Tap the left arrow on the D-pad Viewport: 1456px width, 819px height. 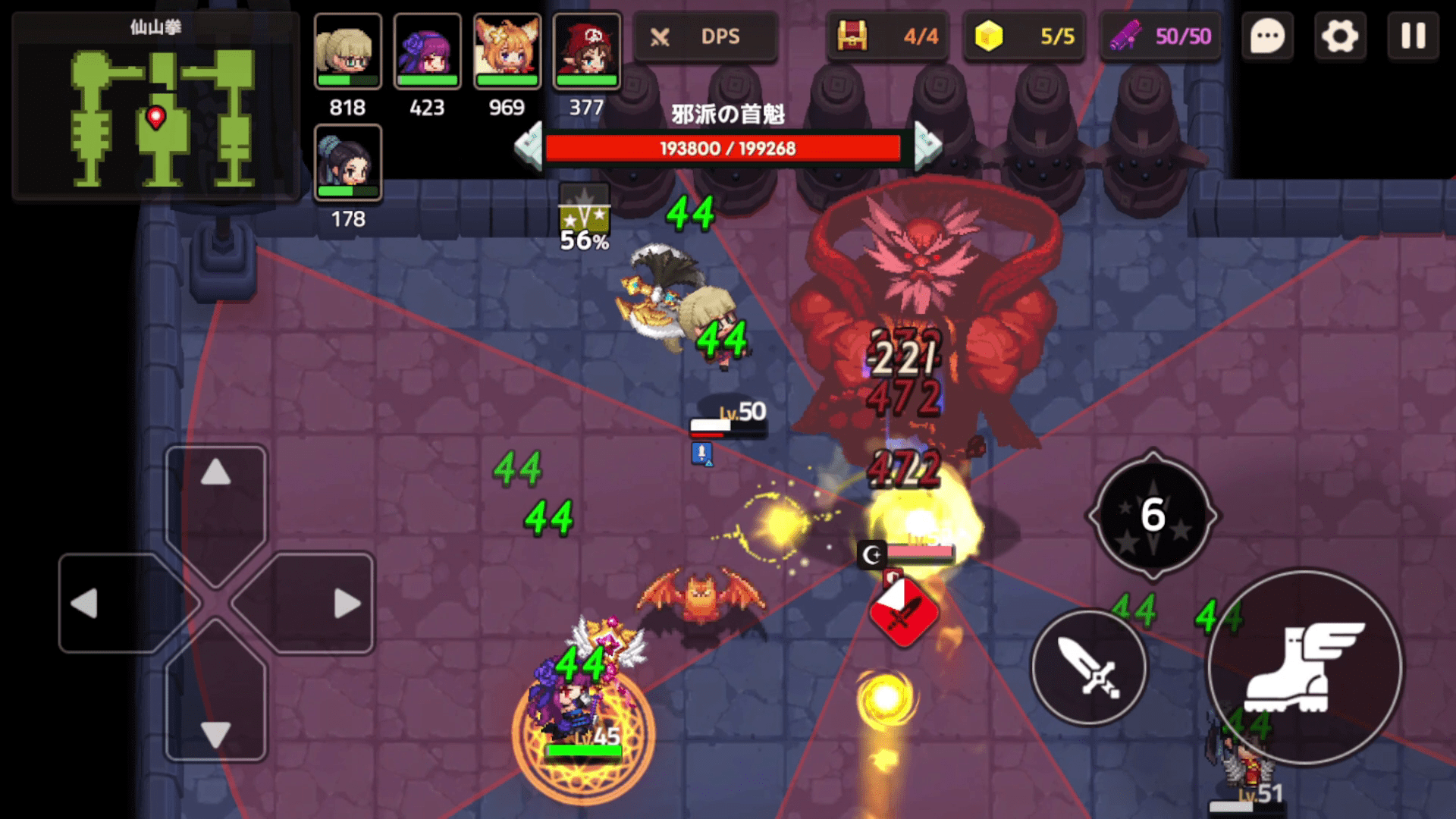pyautogui.click(x=85, y=604)
